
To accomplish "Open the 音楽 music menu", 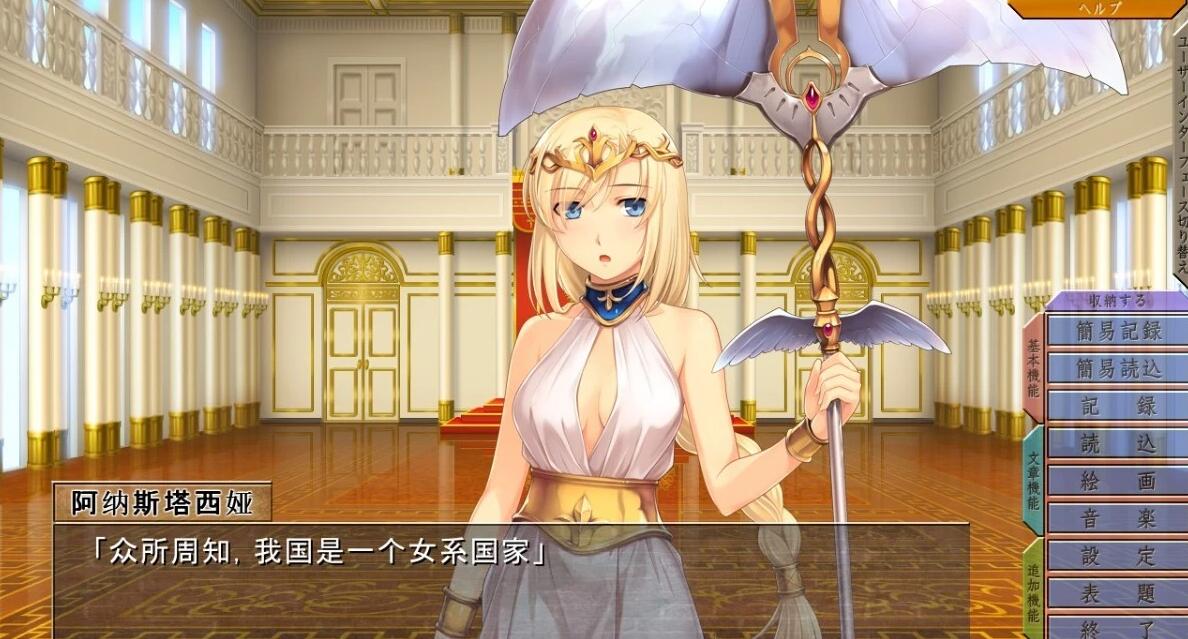I will click(x=1118, y=518).
